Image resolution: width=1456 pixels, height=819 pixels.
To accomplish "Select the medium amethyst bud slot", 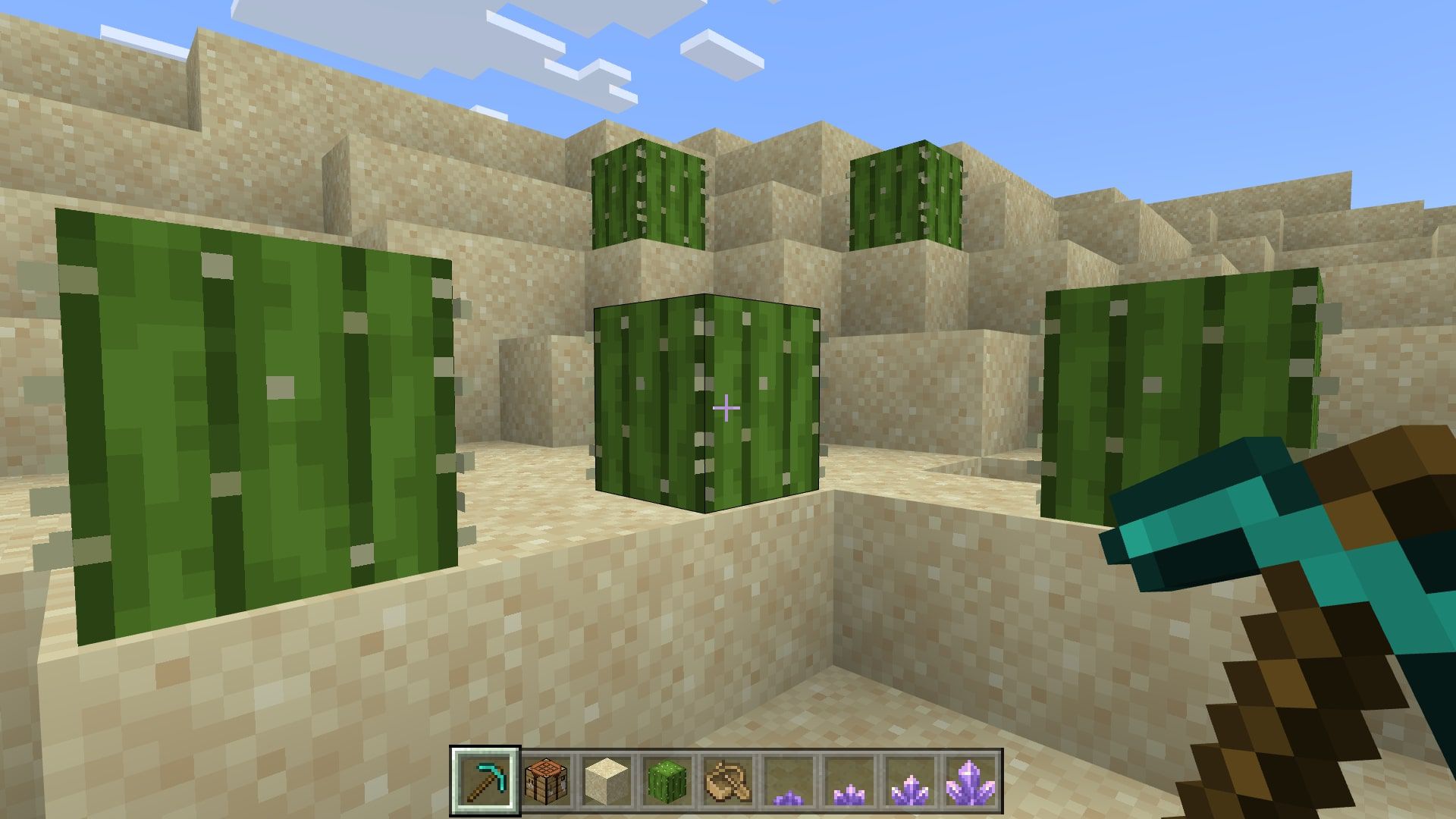I will point(850,781).
